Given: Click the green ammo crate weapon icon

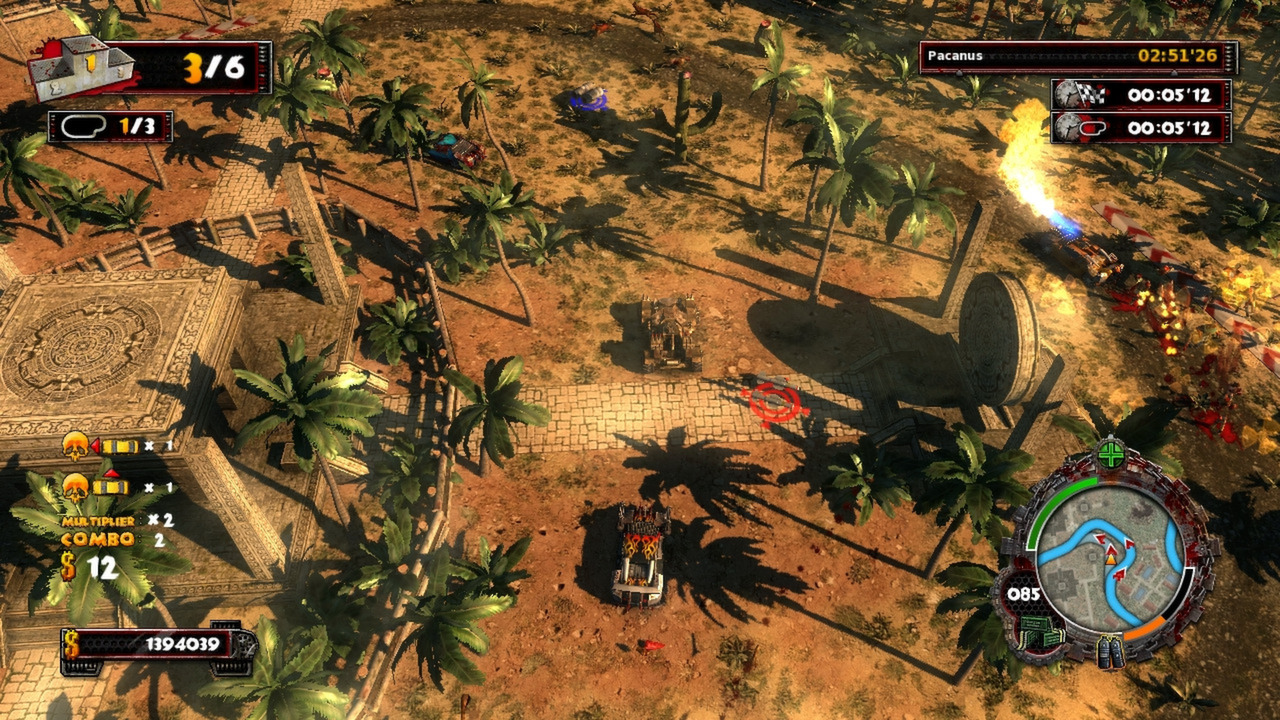Looking at the screenshot, I should click(x=1038, y=632).
